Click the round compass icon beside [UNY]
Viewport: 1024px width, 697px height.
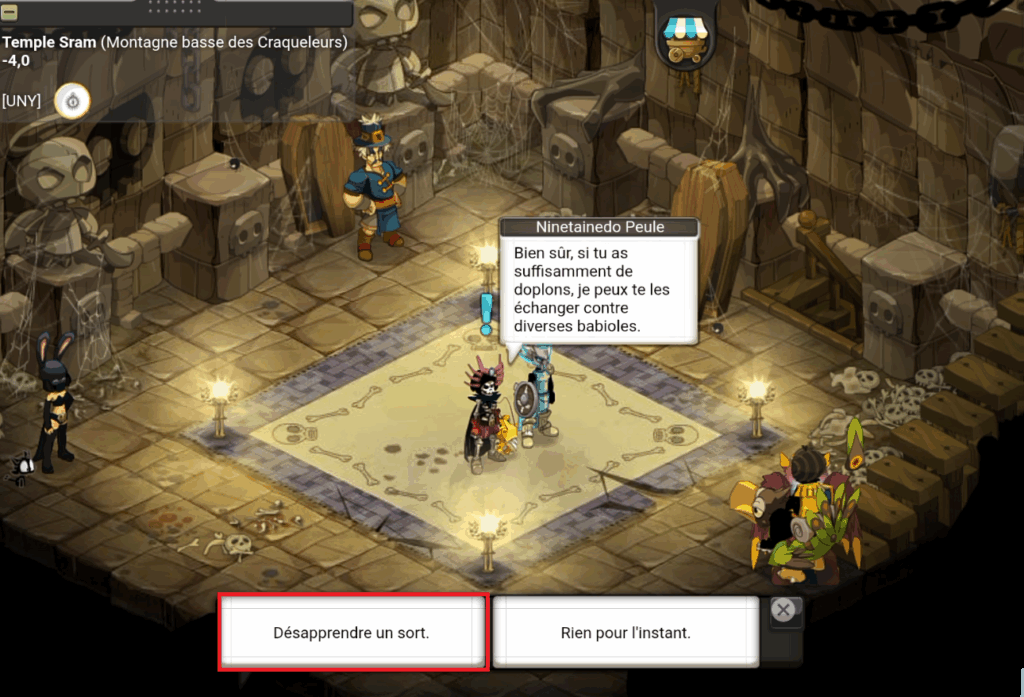click(x=72, y=101)
